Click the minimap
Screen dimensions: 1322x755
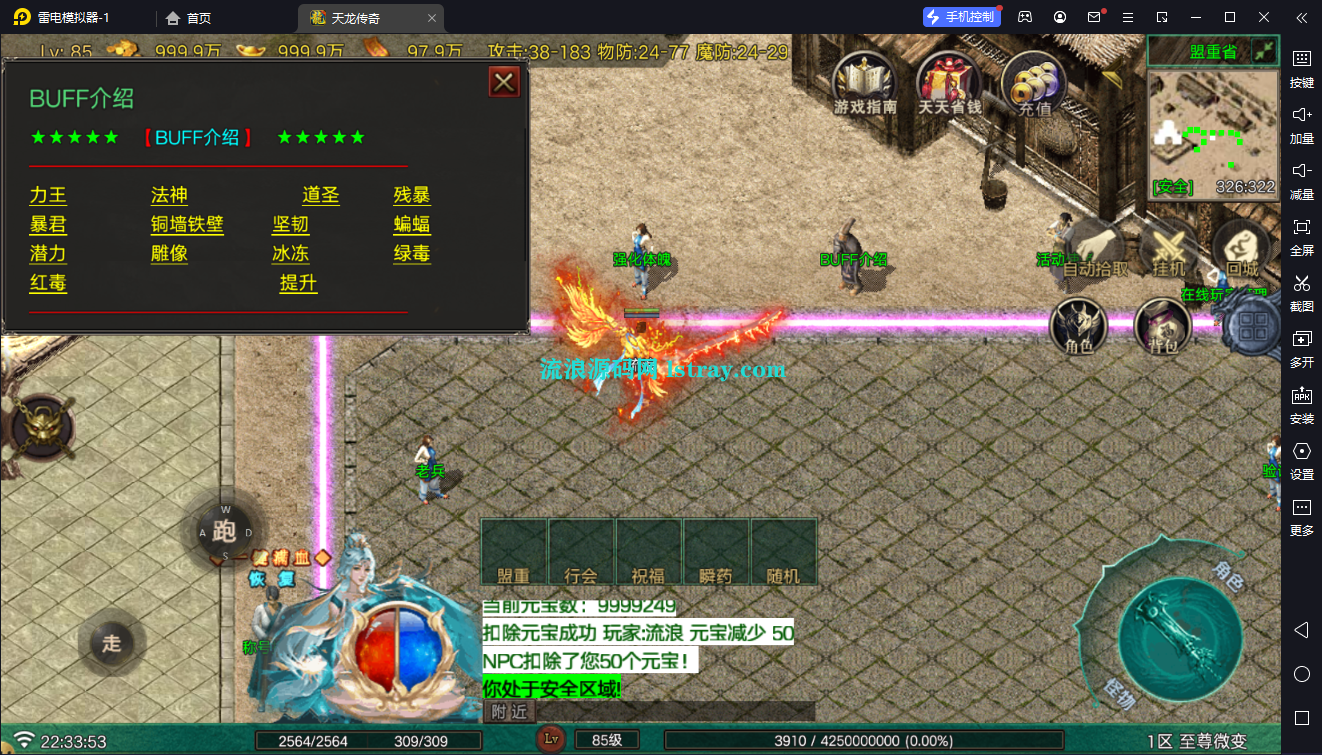[x=1213, y=134]
